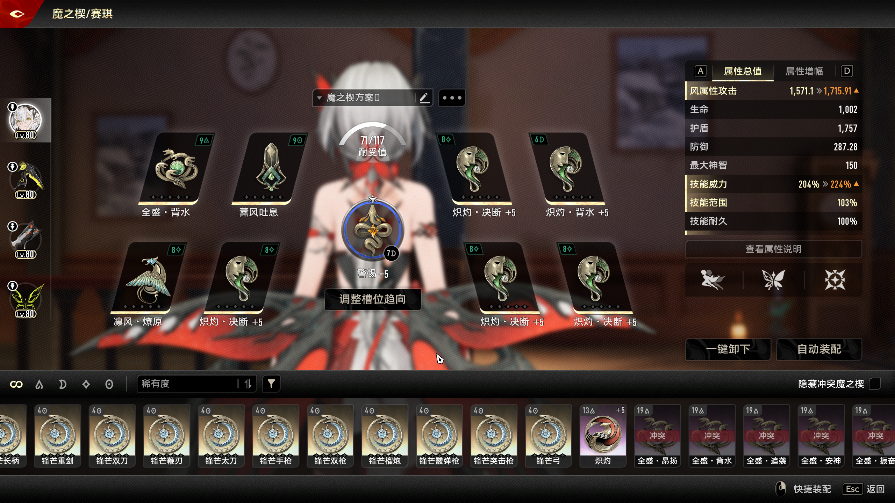Choose the 锋芒太刀 wedge in inventory
This screenshot has width=895, height=503.
(223, 436)
